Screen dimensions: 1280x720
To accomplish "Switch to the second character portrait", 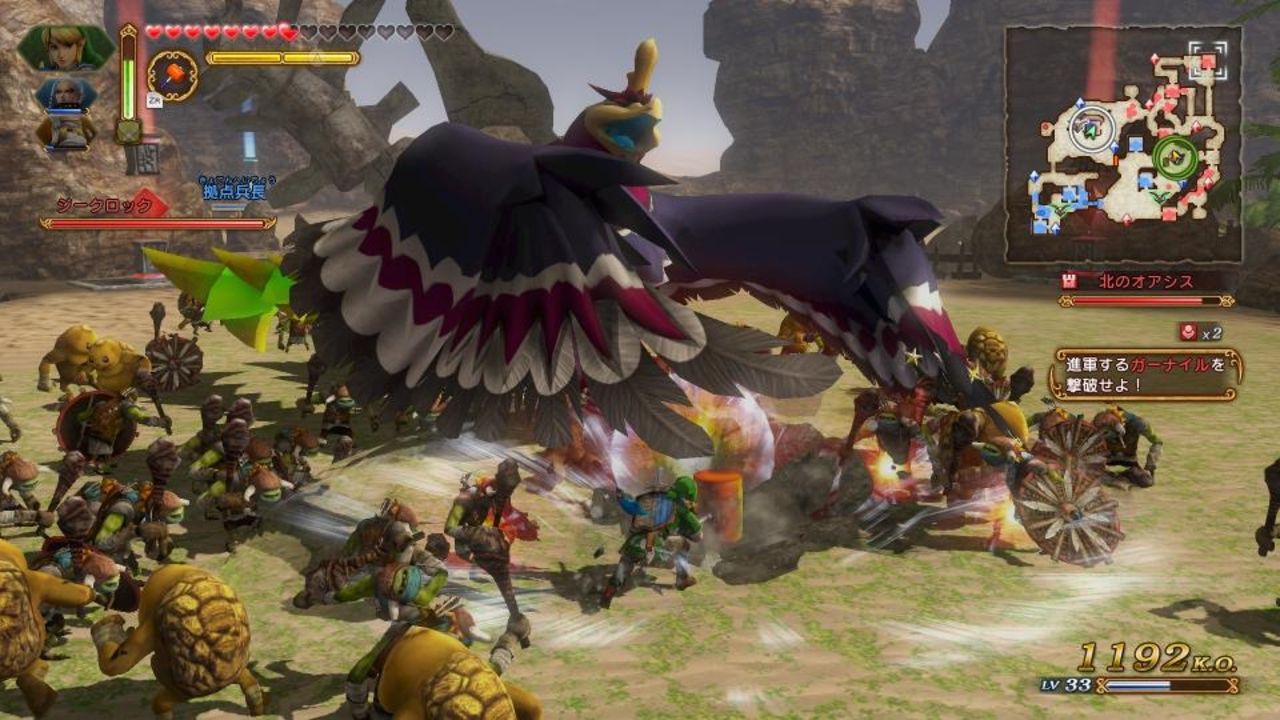I will [x=66, y=96].
